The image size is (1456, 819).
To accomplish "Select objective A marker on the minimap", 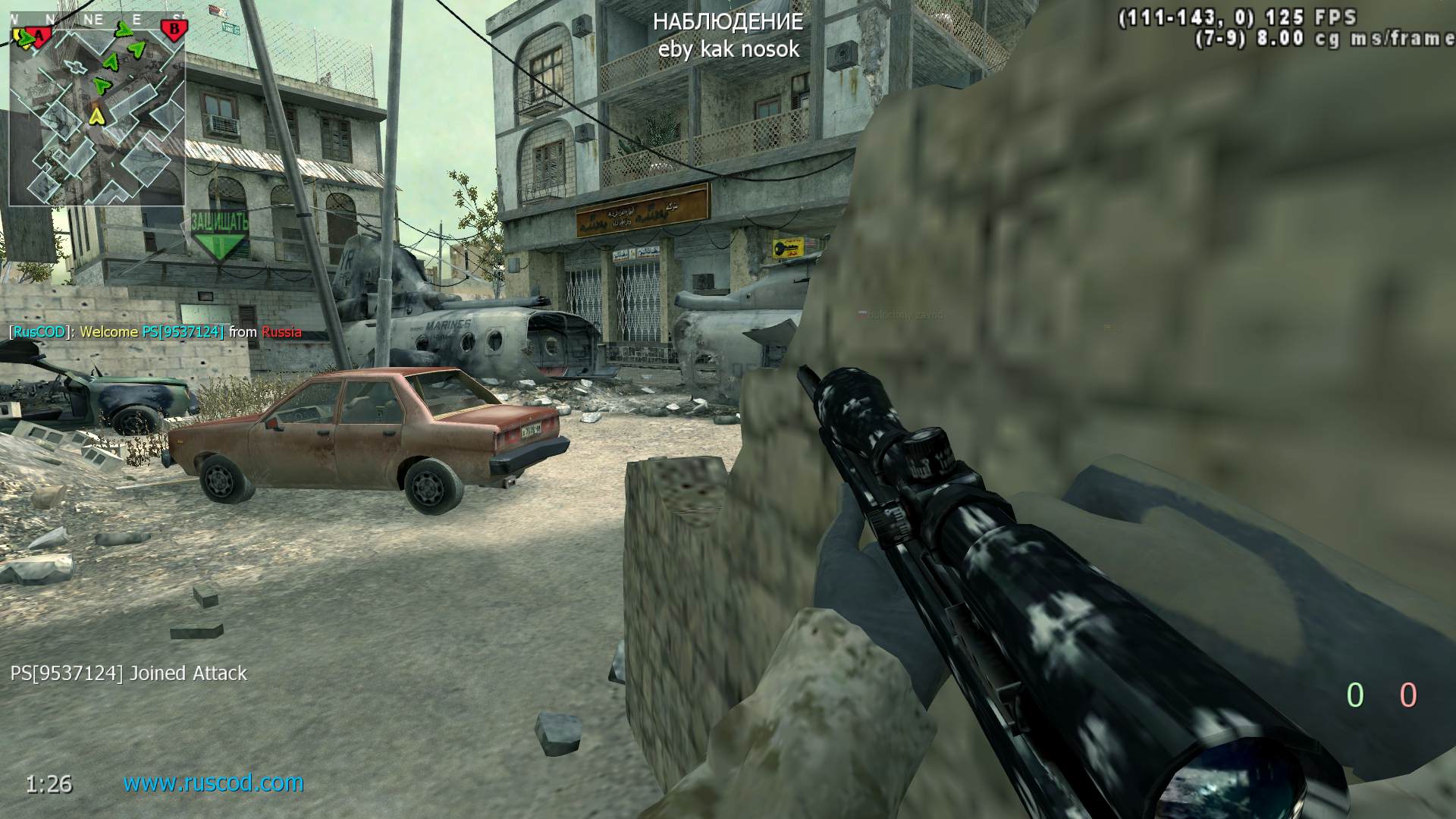I will tap(42, 34).
